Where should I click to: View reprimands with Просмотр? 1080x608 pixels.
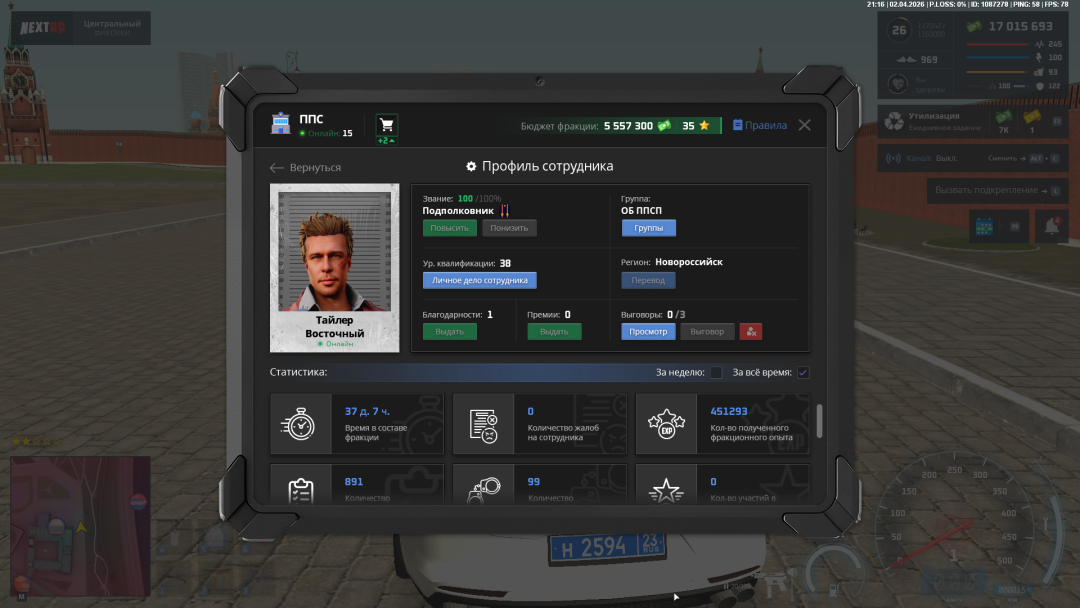[648, 332]
